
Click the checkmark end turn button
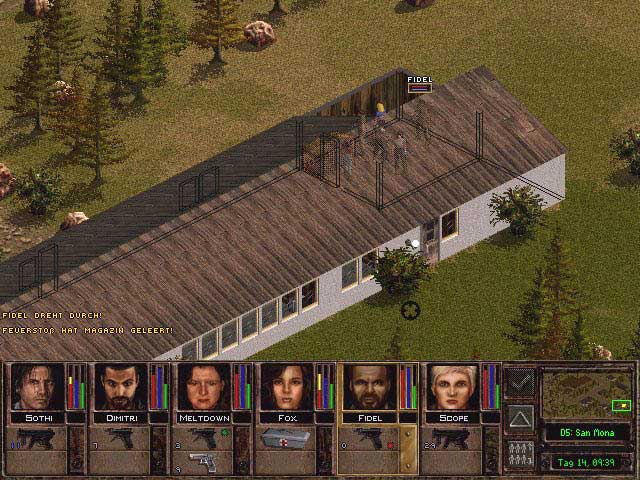tap(520, 381)
